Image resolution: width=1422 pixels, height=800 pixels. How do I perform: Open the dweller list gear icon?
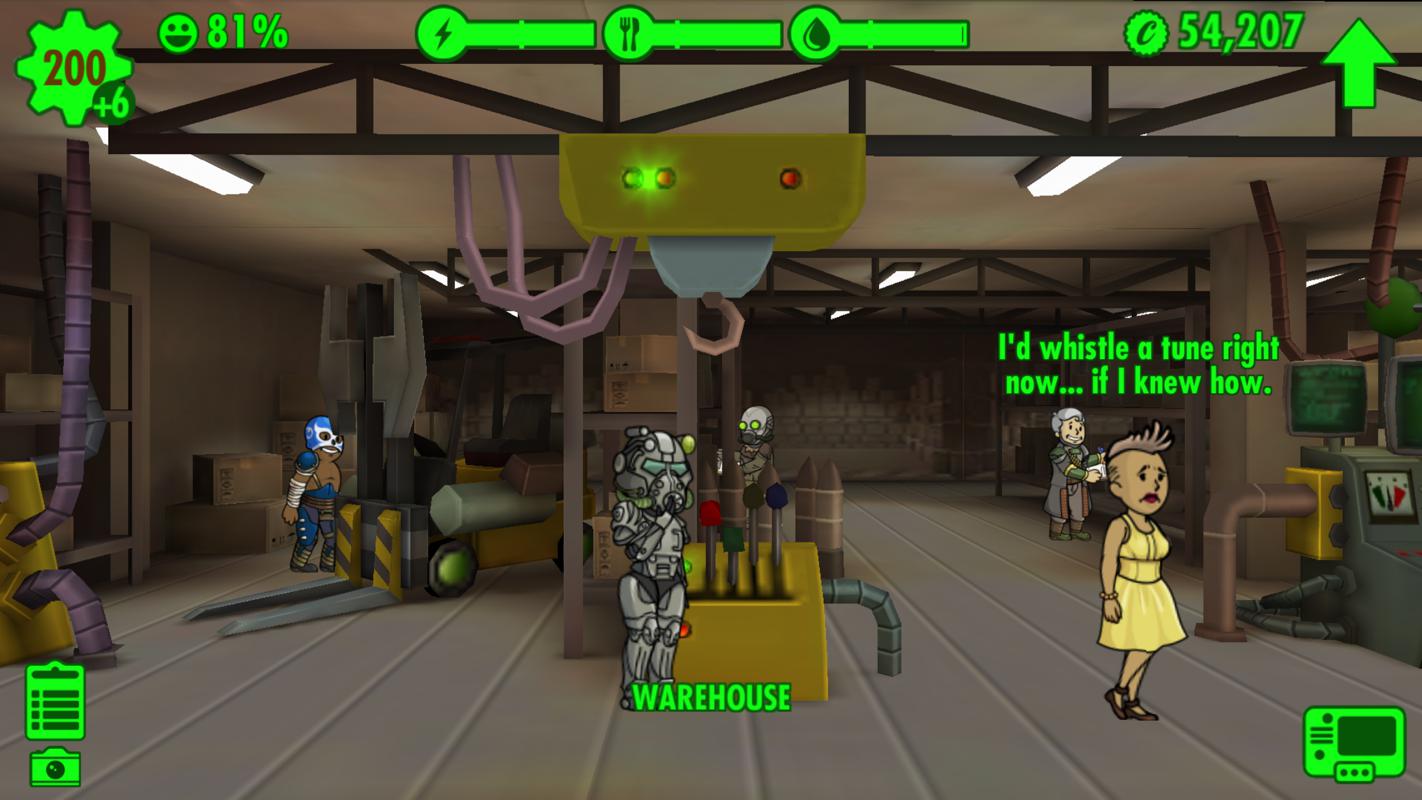(73, 69)
